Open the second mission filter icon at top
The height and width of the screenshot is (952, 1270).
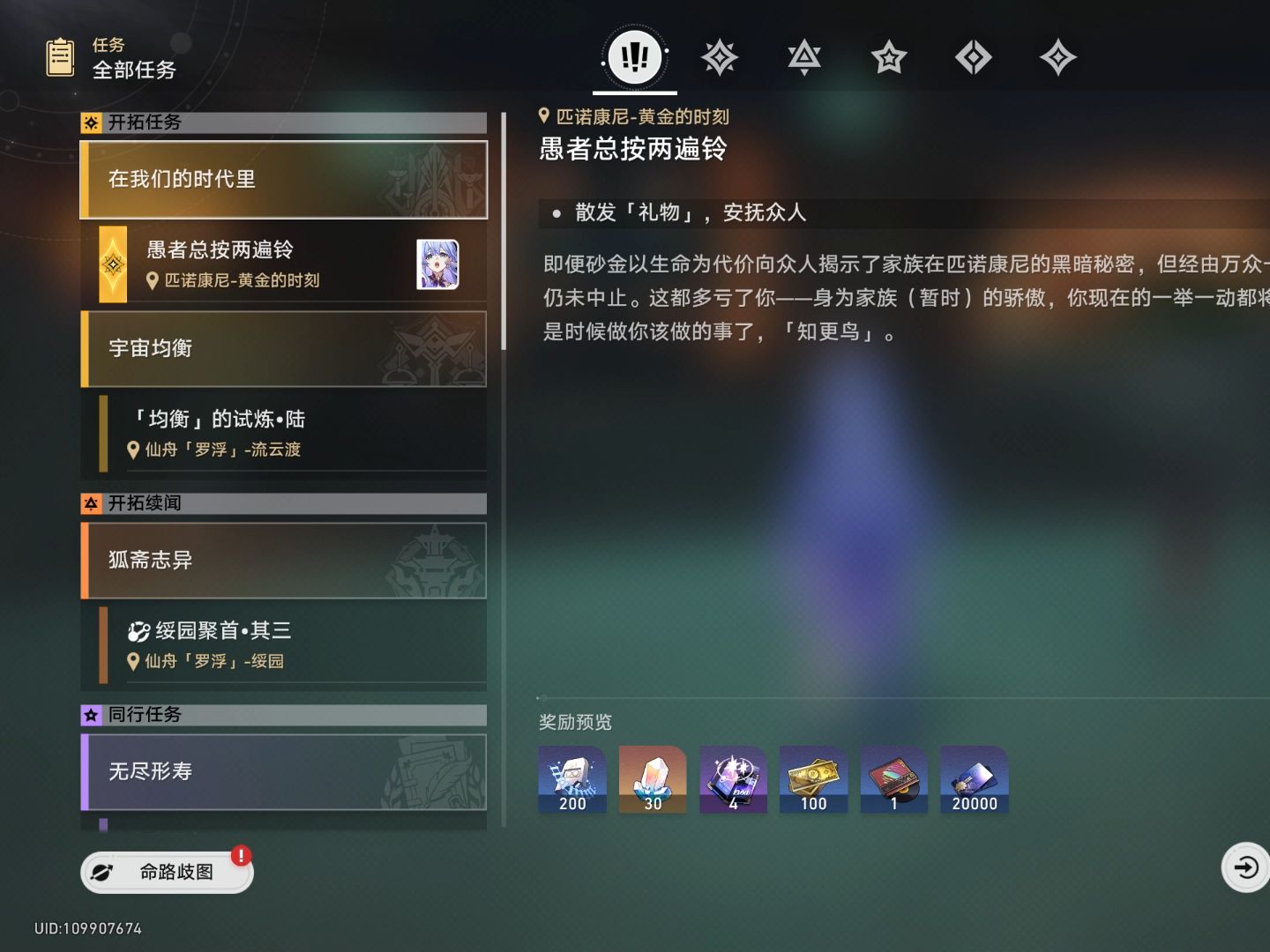(x=719, y=56)
